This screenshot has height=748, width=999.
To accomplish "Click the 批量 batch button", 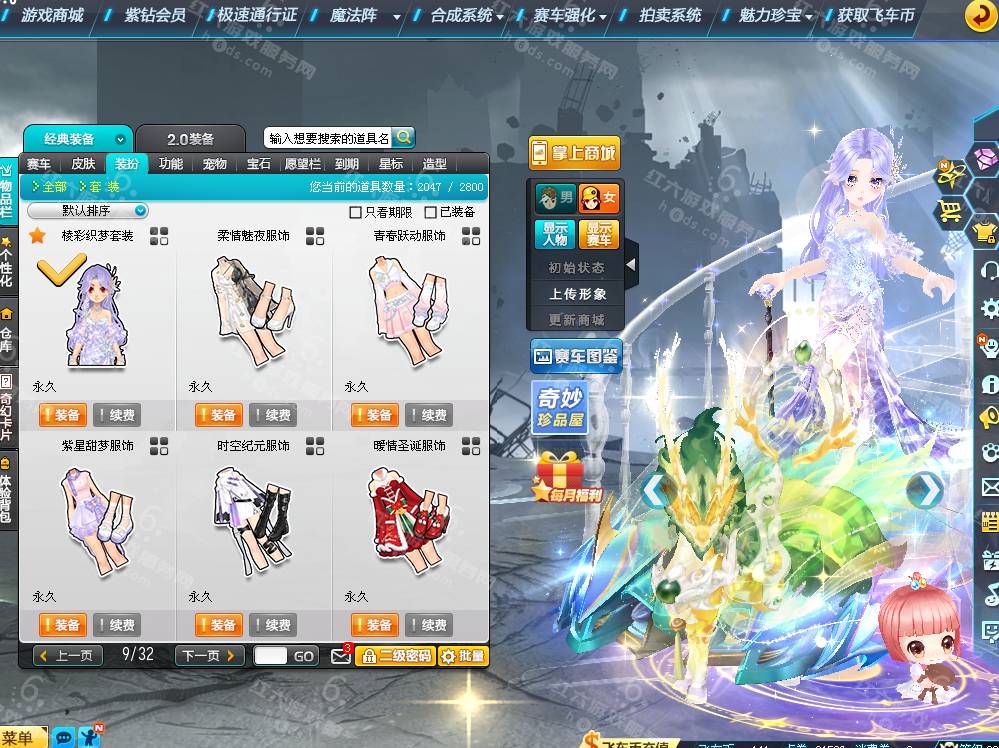I will click(462, 656).
